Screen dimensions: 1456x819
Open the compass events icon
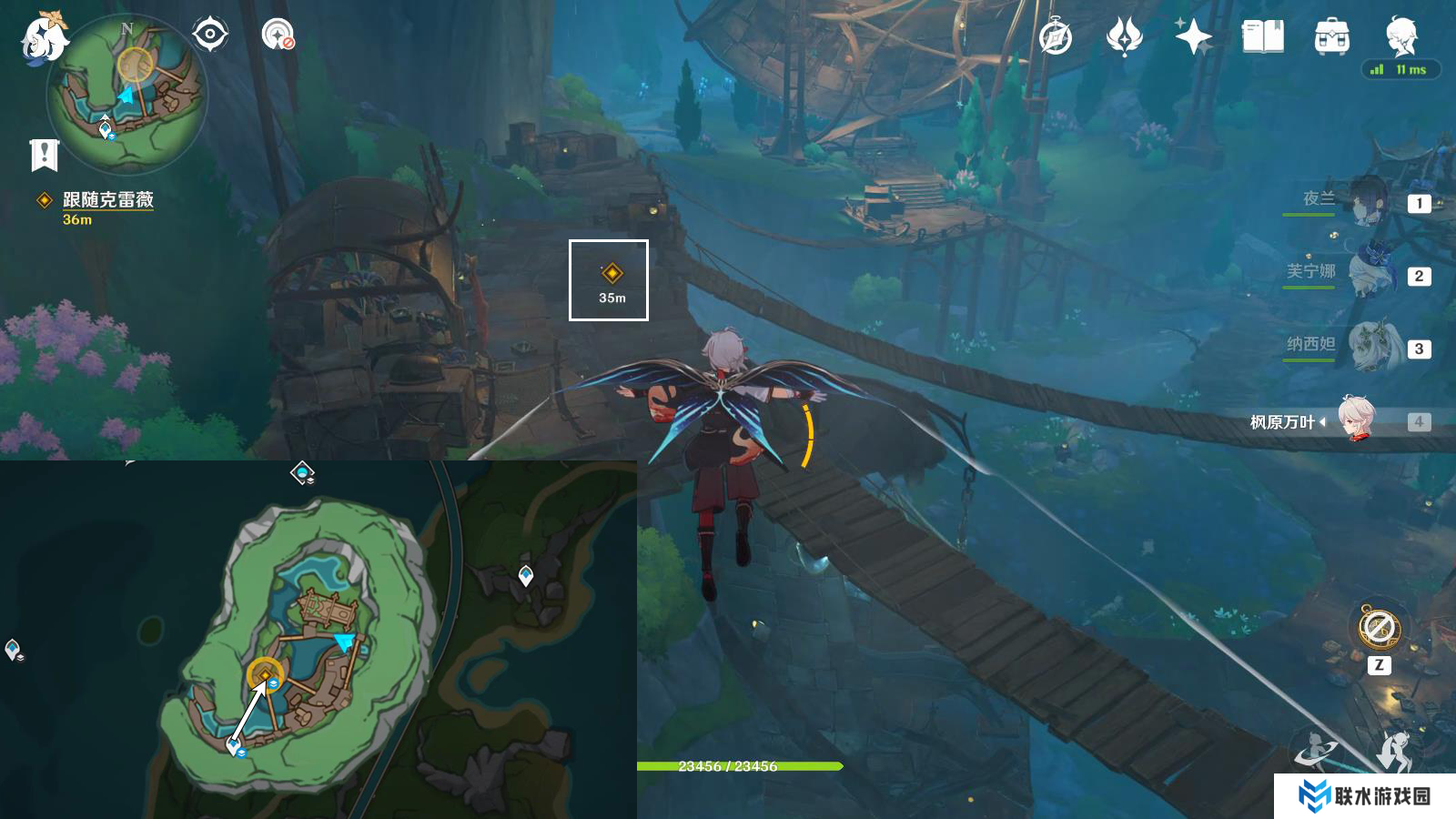coord(1056,37)
